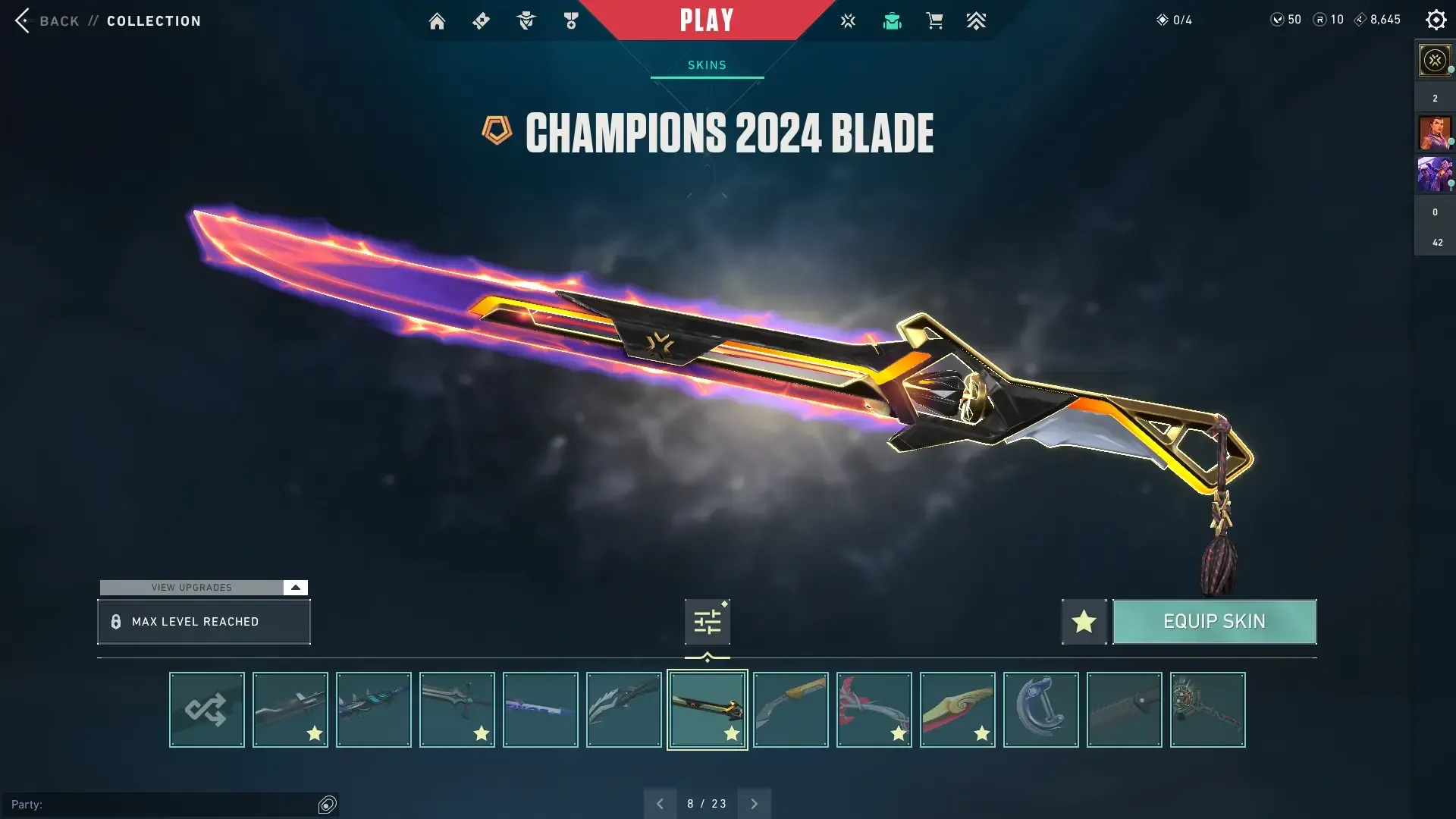Open the Play menu
Image resolution: width=1456 pixels, height=819 pixels.
[706, 20]
